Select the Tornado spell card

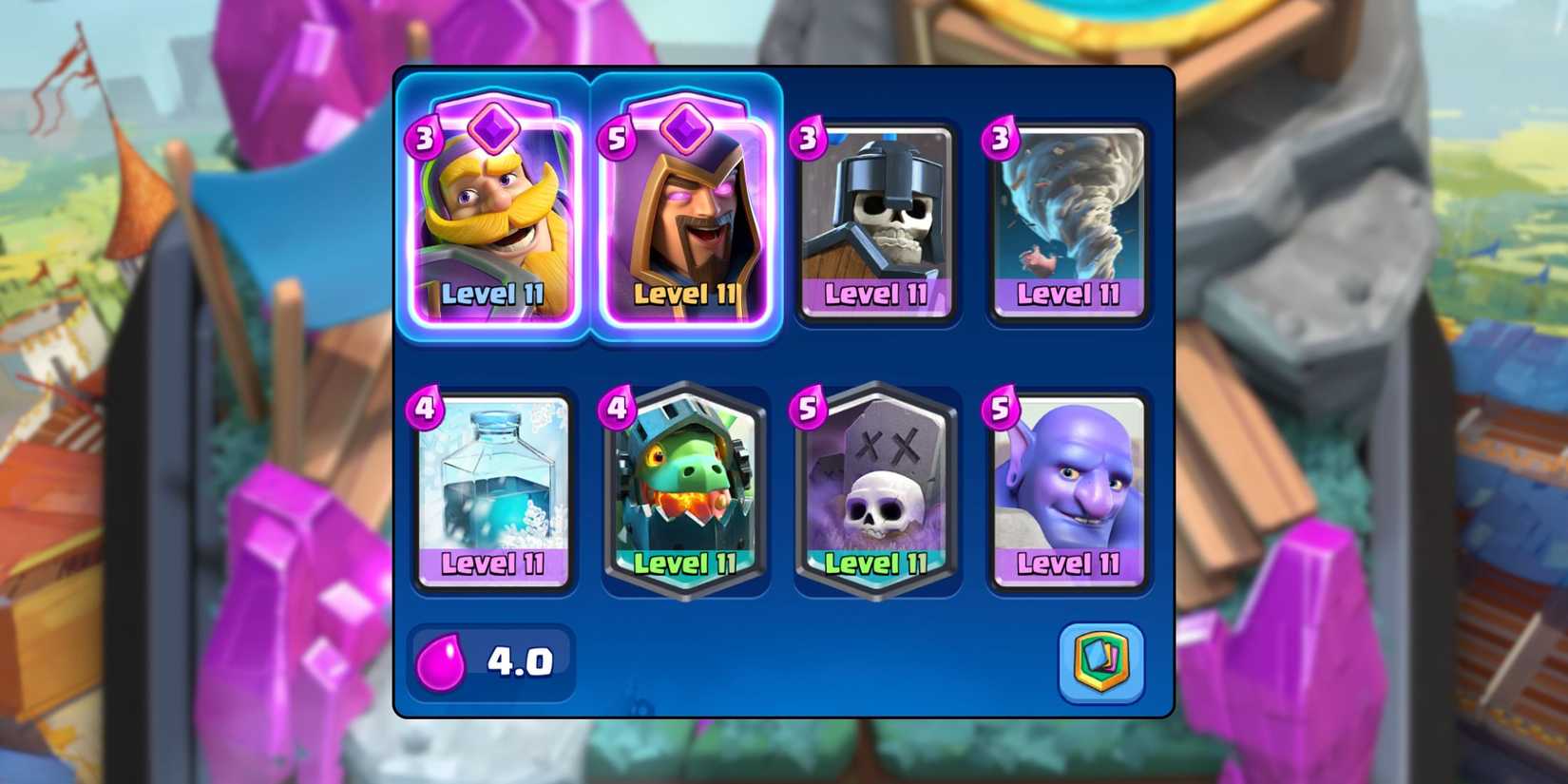1068,214
